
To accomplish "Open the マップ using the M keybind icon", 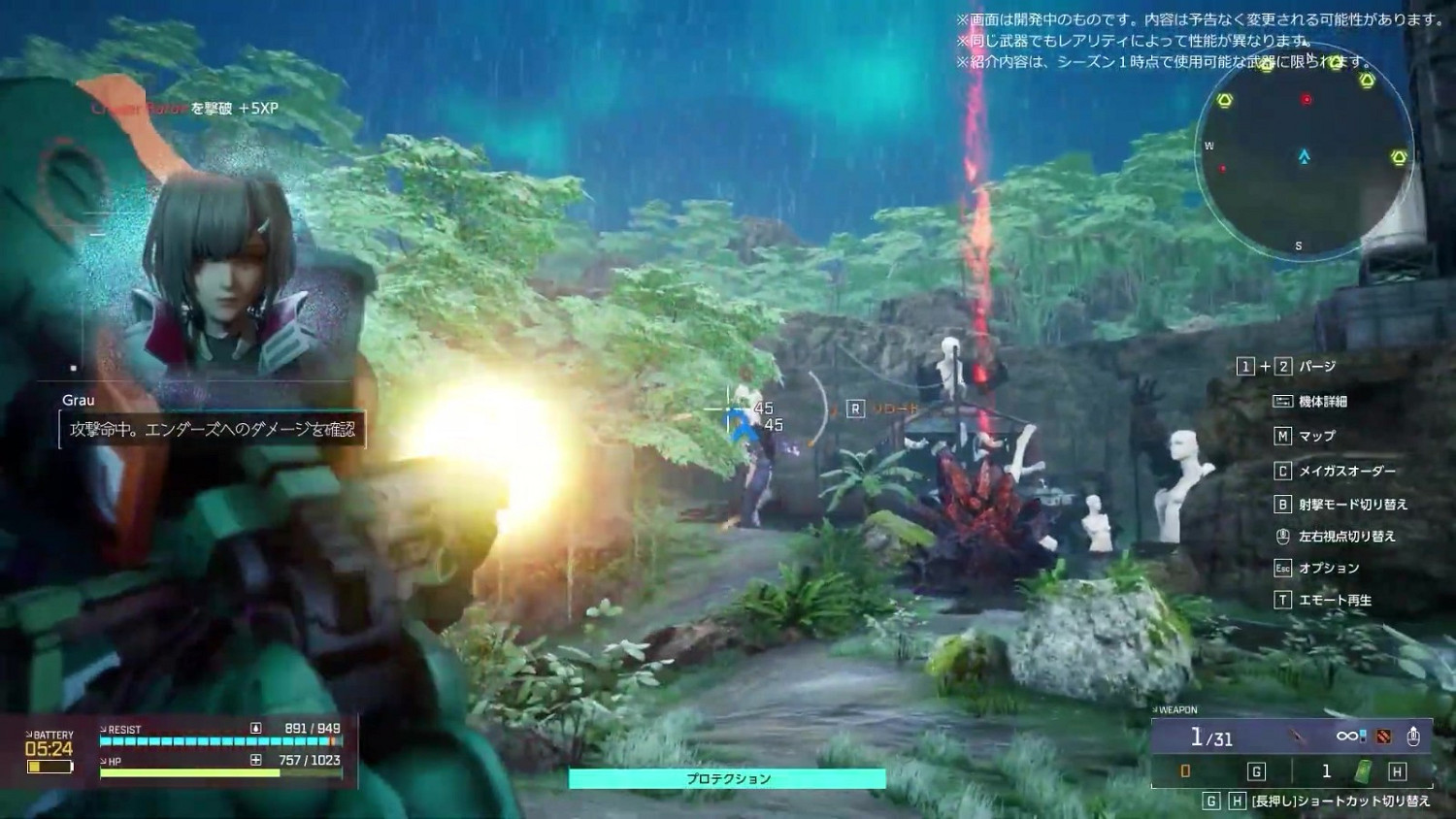I will pos(1283,436).
